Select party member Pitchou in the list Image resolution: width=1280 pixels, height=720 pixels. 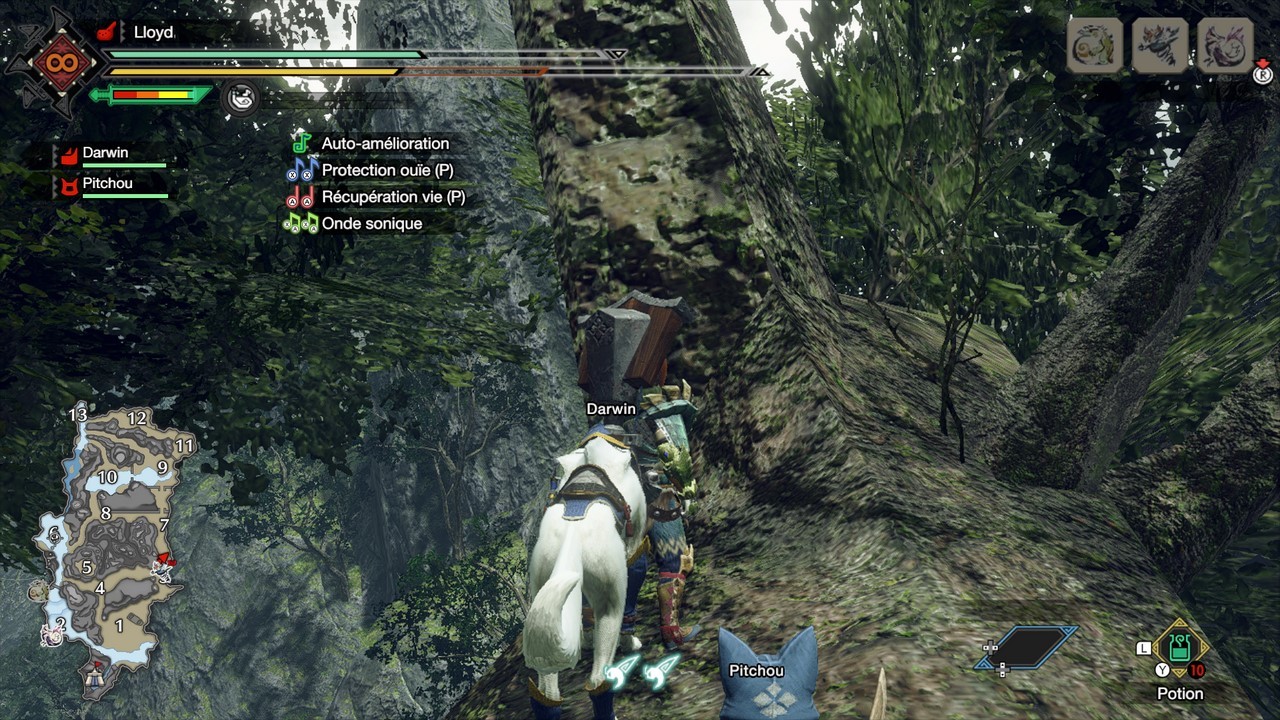[107, 184]
